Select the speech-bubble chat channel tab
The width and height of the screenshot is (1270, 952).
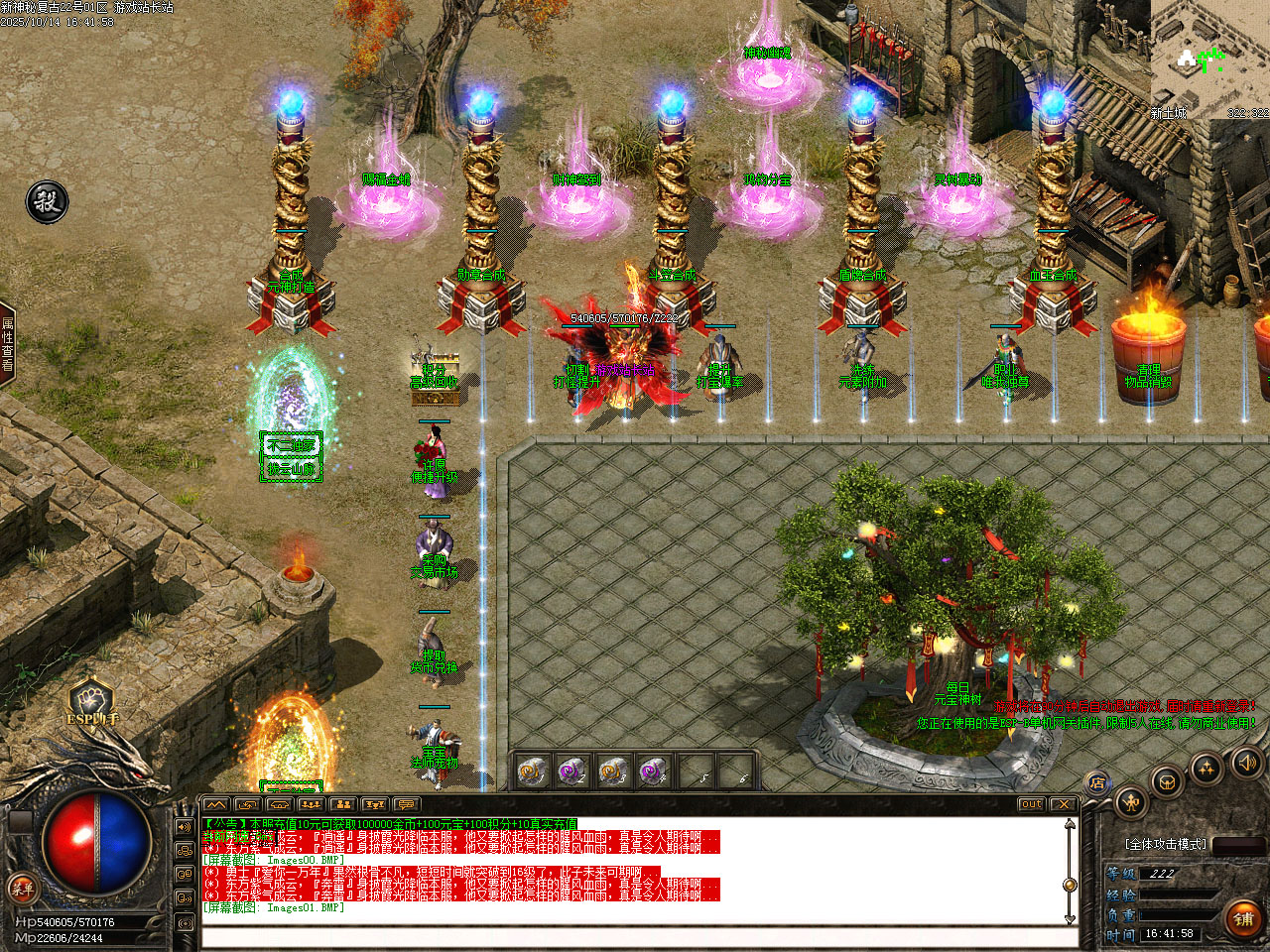(404, 804)
